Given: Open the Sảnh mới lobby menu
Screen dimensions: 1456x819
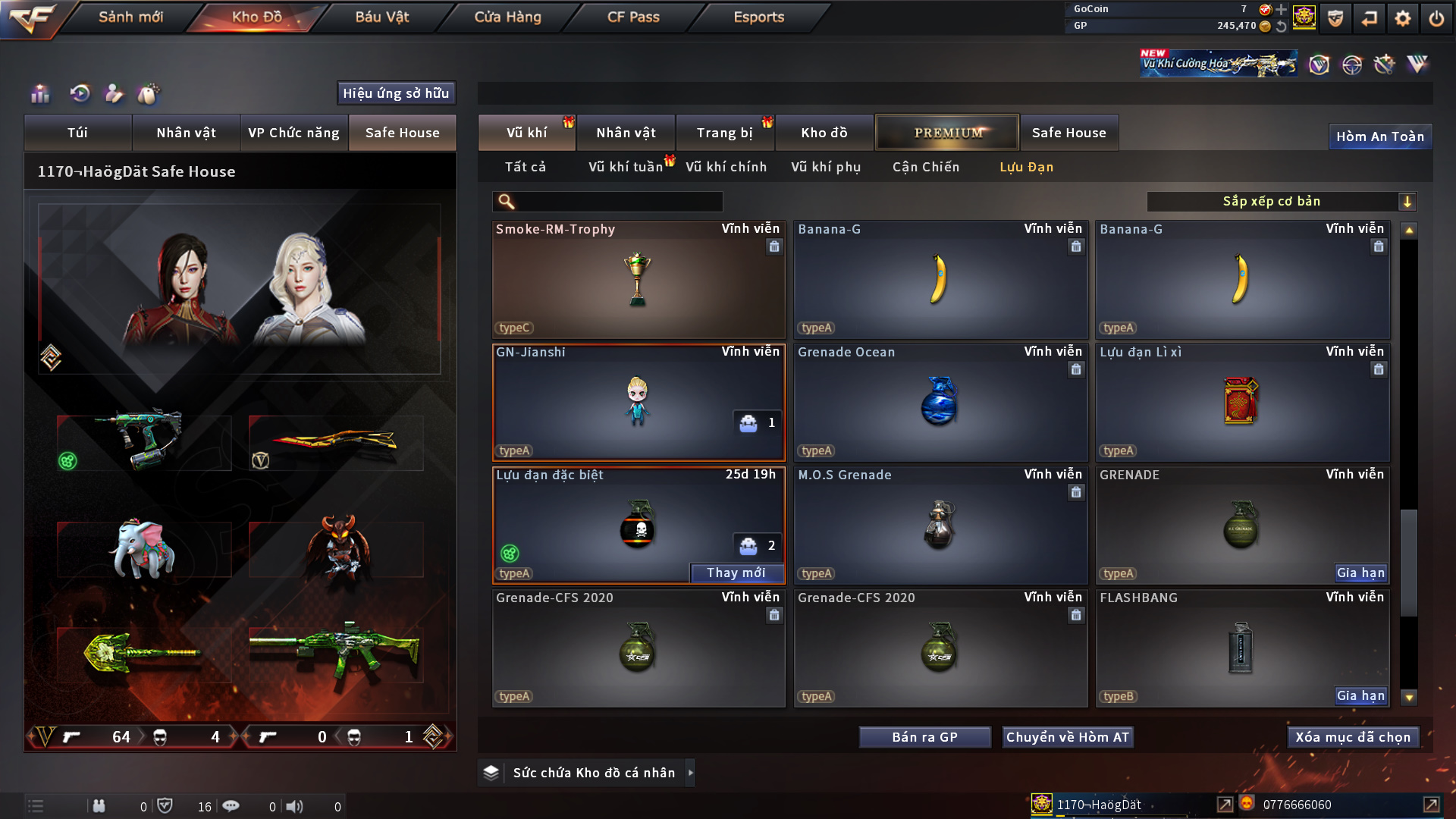Looking at the screenshot, I should (130, 17).
